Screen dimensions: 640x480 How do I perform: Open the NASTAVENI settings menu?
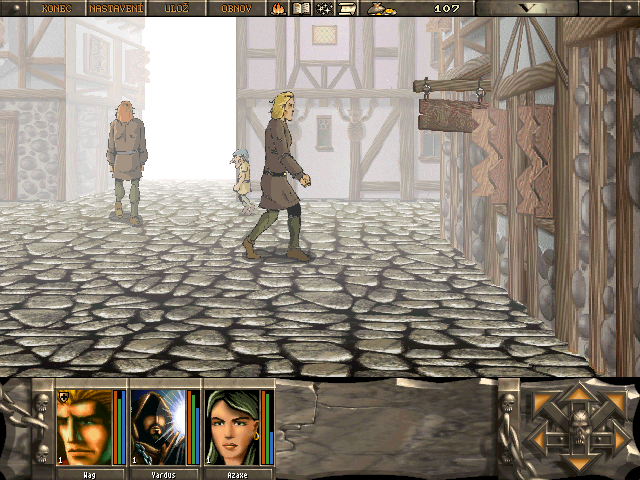pyautogui.click(x=116, y=8)
